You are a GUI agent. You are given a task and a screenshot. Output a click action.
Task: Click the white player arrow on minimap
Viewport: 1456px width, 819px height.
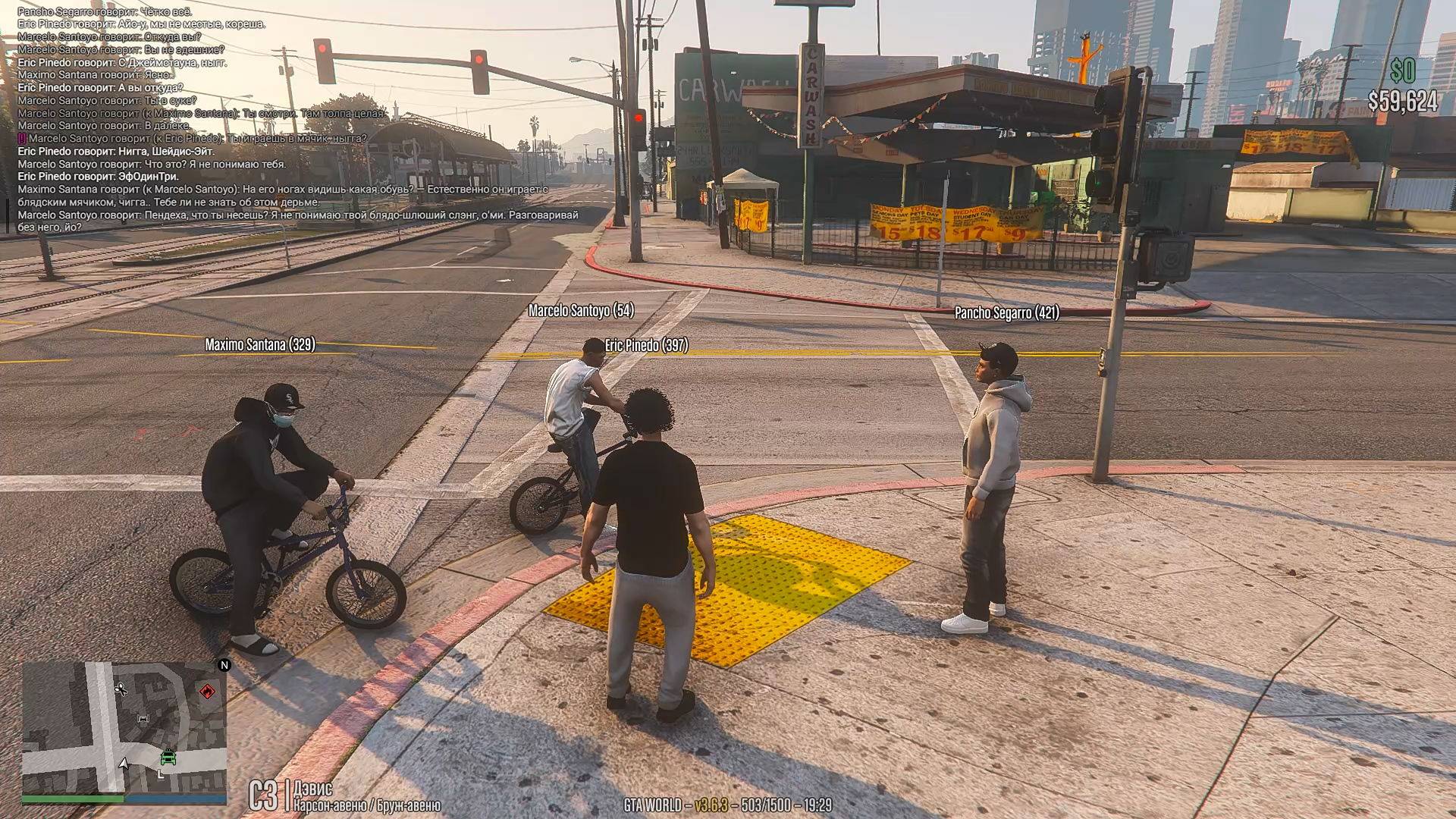pyautogui.click(x=124, y=763)
